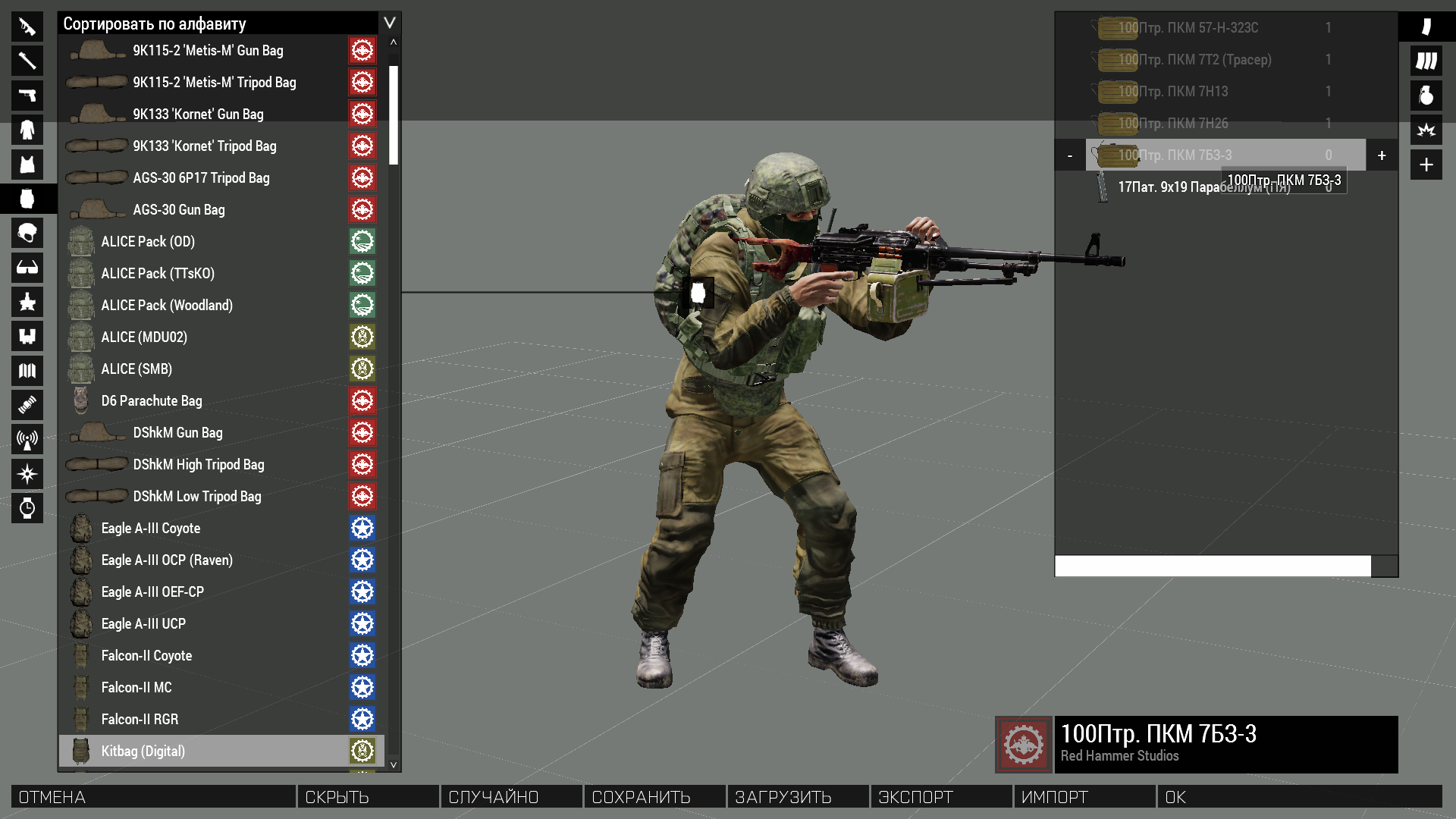Screen dimensions: 1456x819
Task: Confirm with the OK button
Action: (x=1298, y=797)
